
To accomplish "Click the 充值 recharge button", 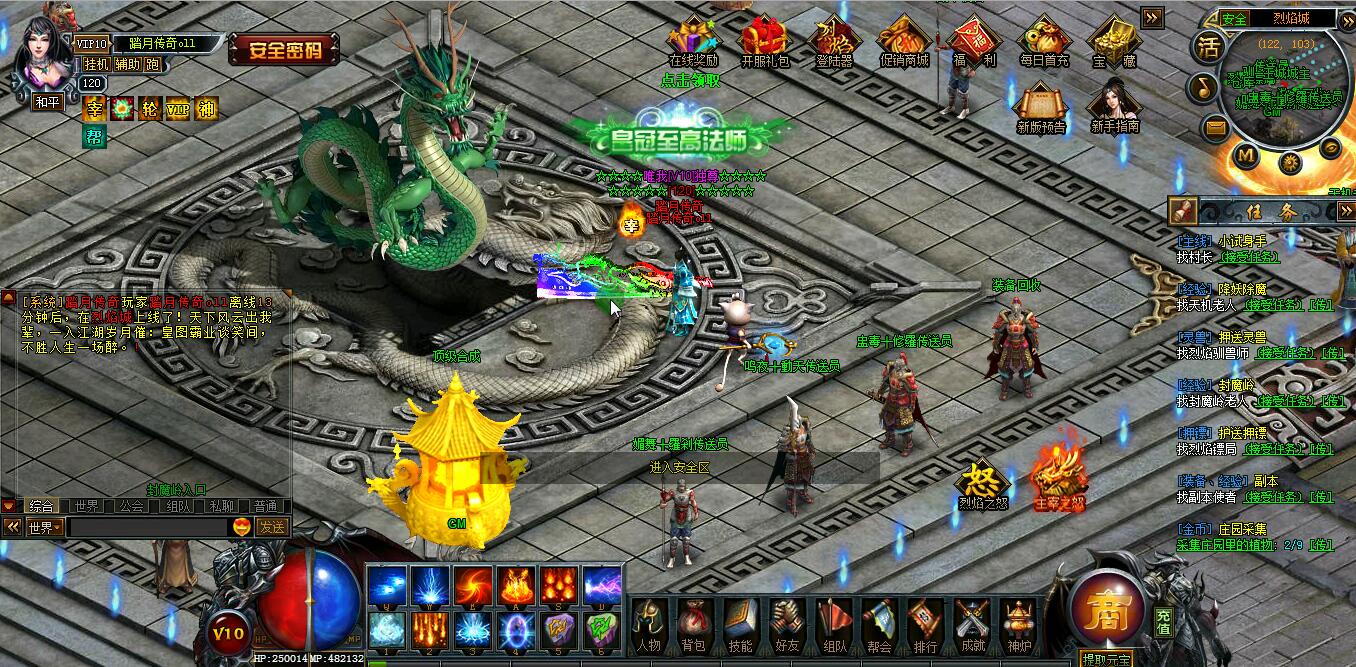I will coord(1163,618).
